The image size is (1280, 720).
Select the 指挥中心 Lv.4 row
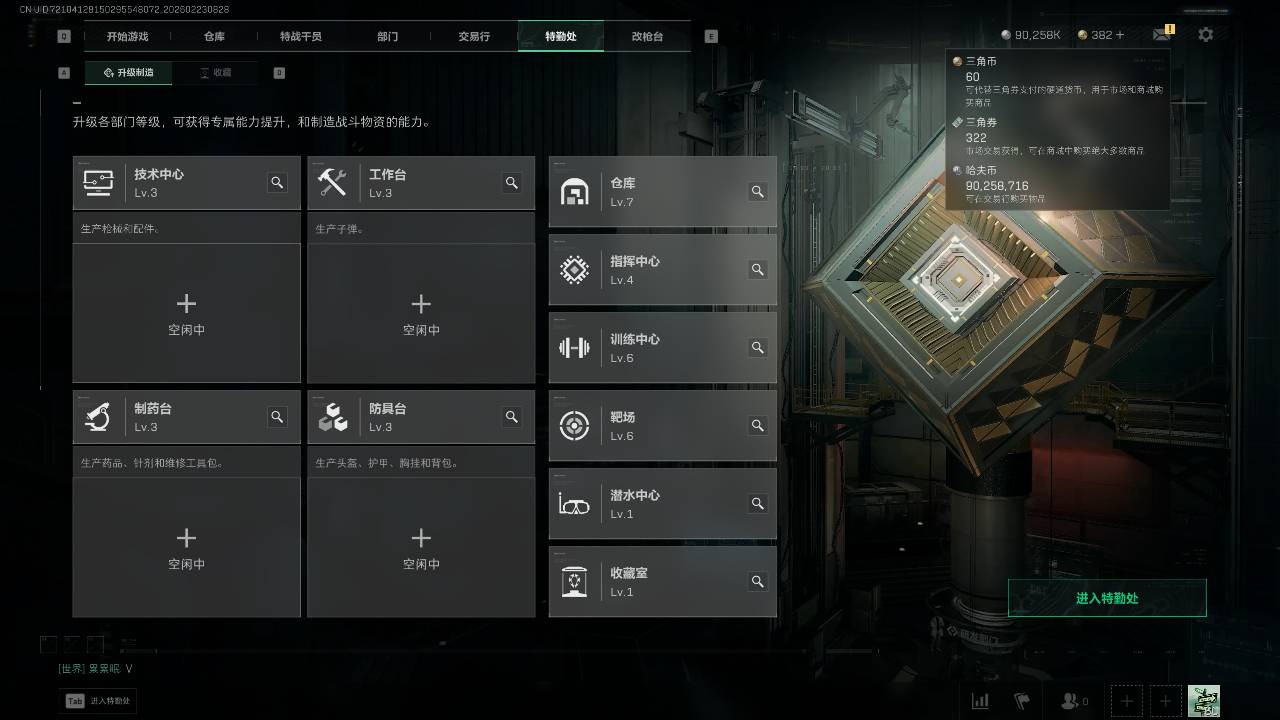(x=650, y=270)
